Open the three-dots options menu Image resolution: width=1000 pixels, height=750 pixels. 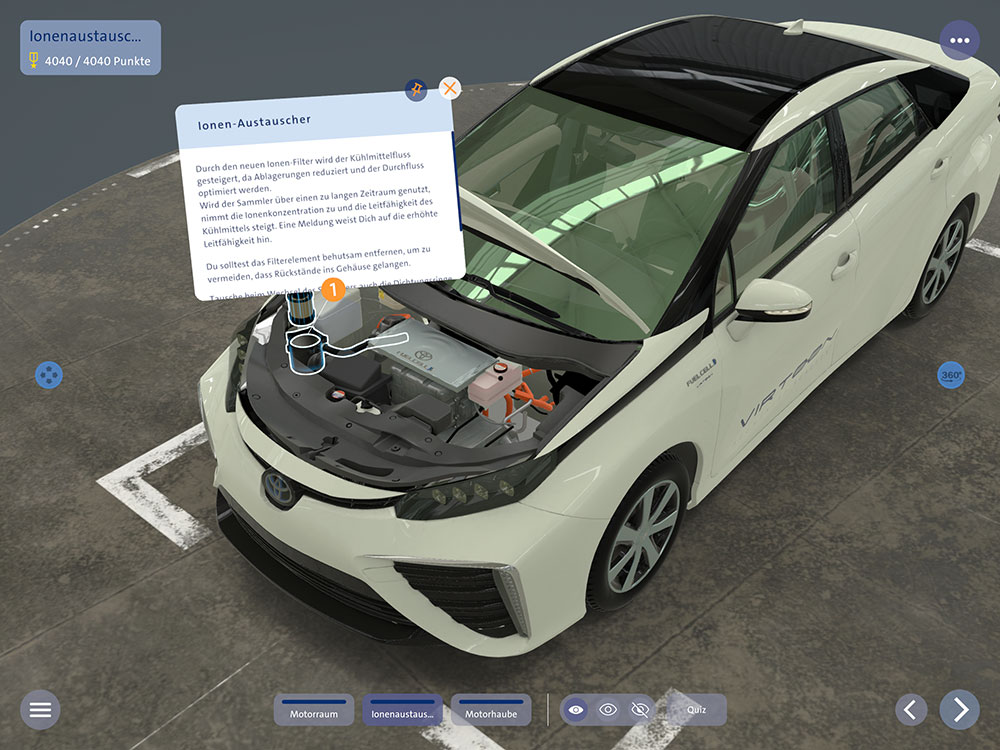[x=959, y=41]
